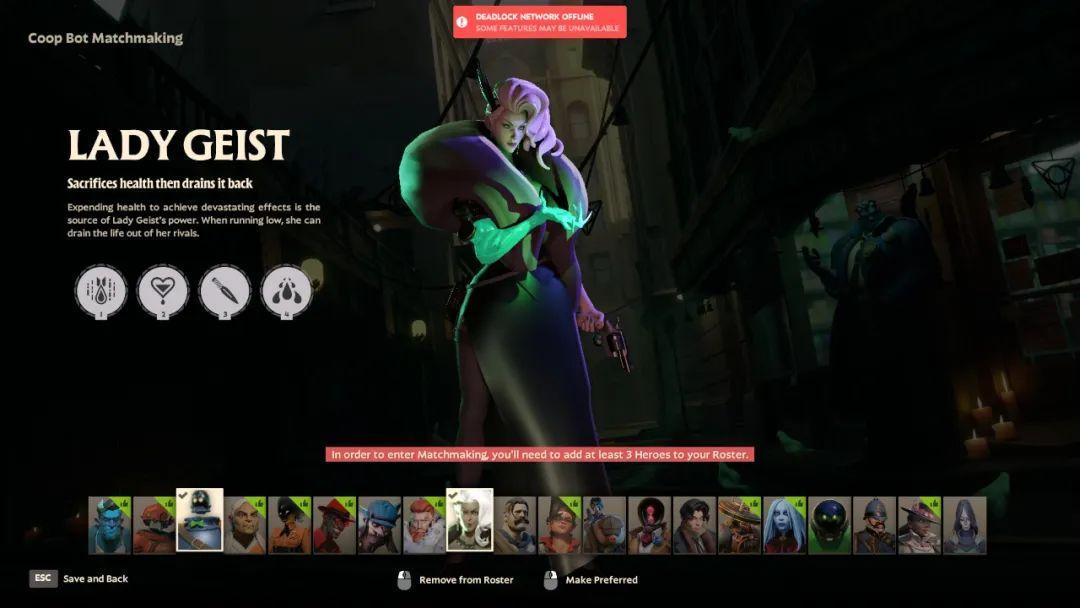Show the Life Drain heart ability
The image size is (1080, 608).
163,291
